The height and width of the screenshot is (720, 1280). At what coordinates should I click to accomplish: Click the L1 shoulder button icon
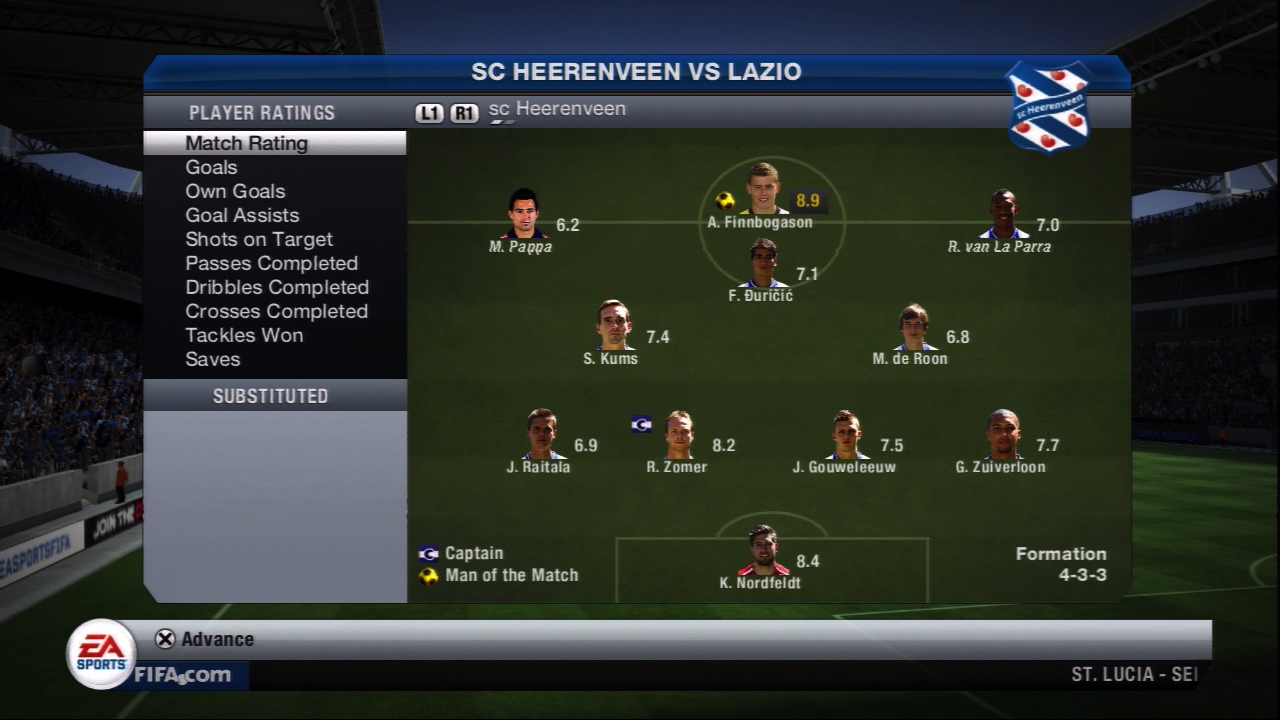coord(428,113)
